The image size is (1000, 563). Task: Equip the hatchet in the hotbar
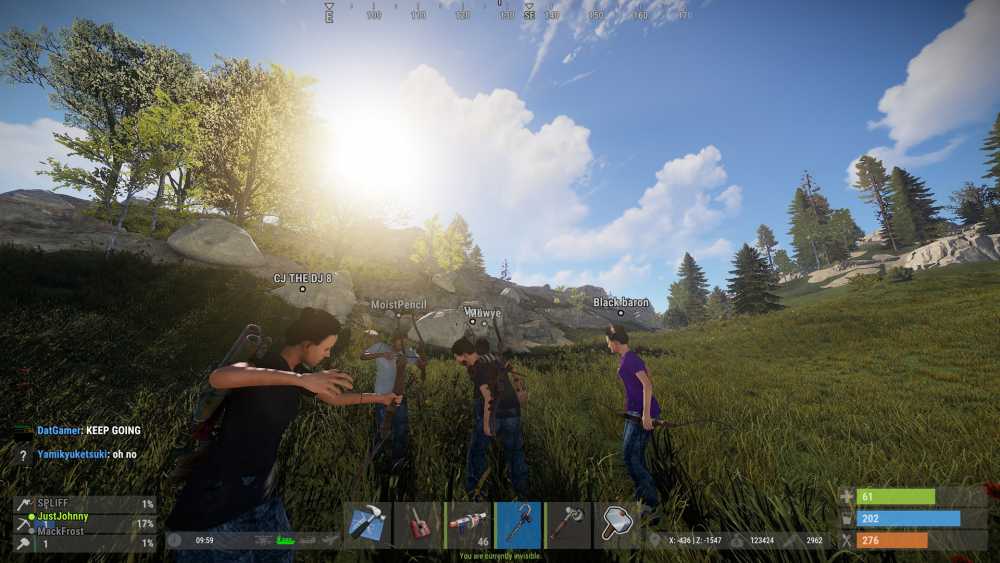[x=568, y=525]
